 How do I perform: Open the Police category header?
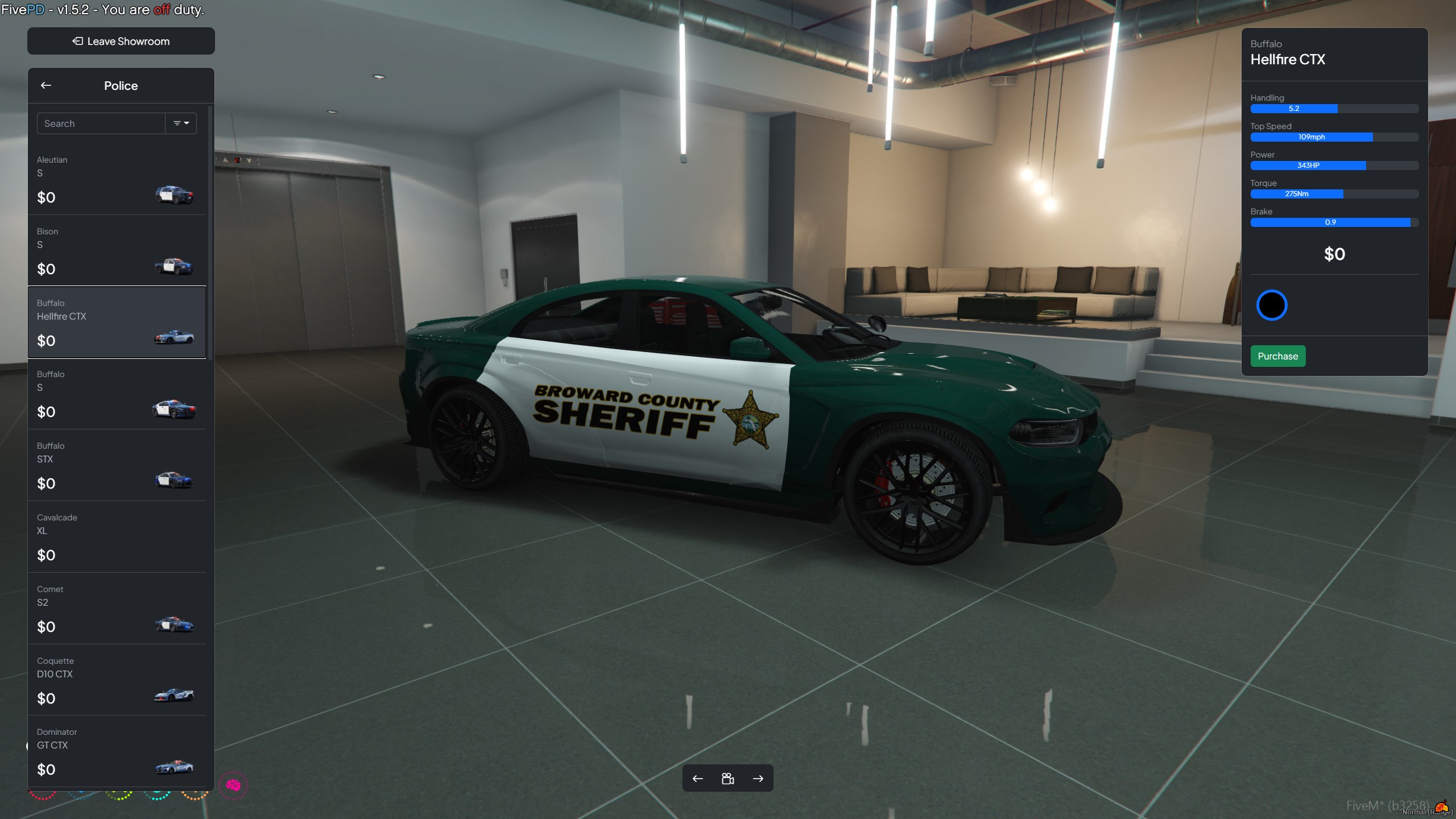(x=121, y=85)
